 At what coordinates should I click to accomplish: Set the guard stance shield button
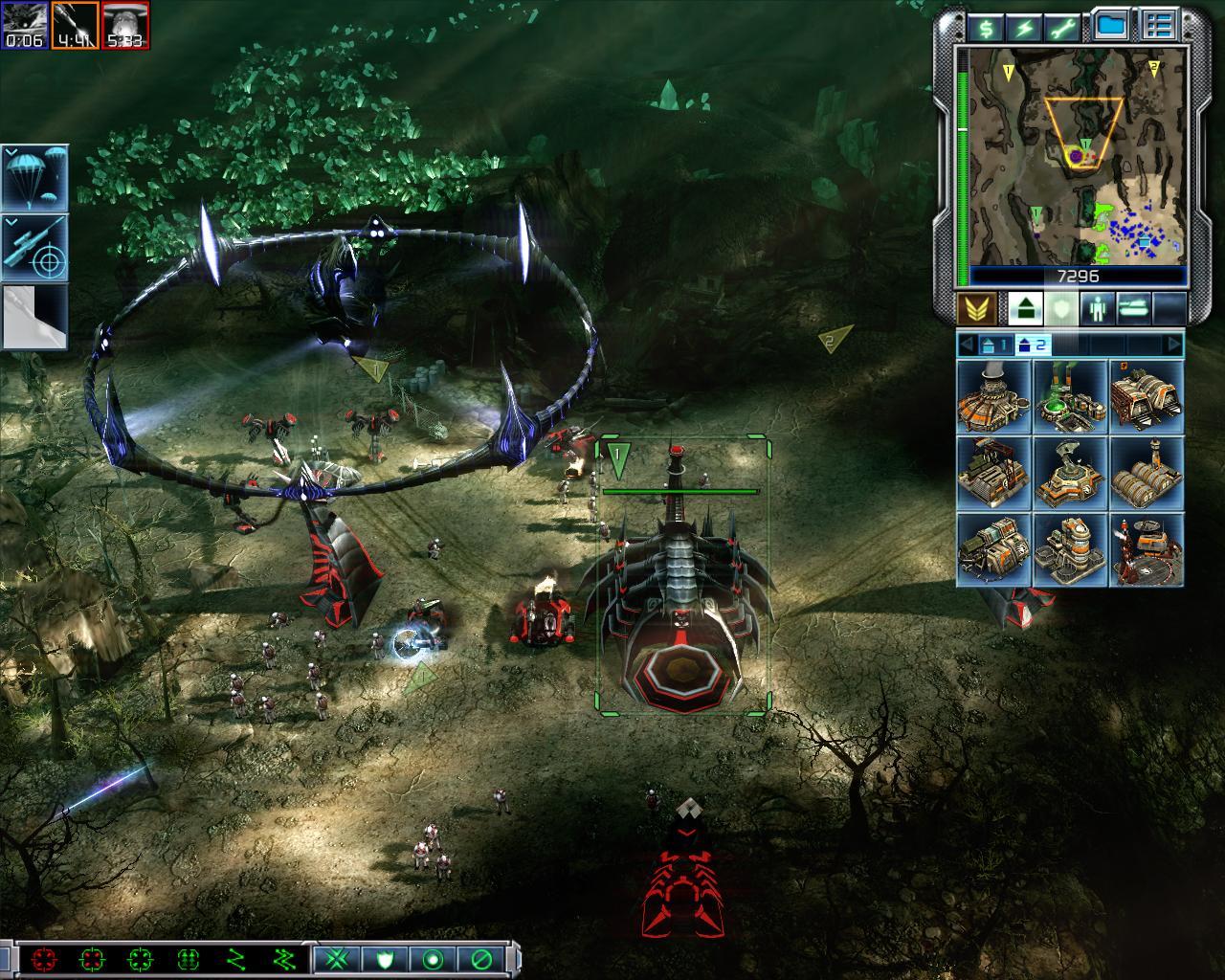click(x=384, y=958)
